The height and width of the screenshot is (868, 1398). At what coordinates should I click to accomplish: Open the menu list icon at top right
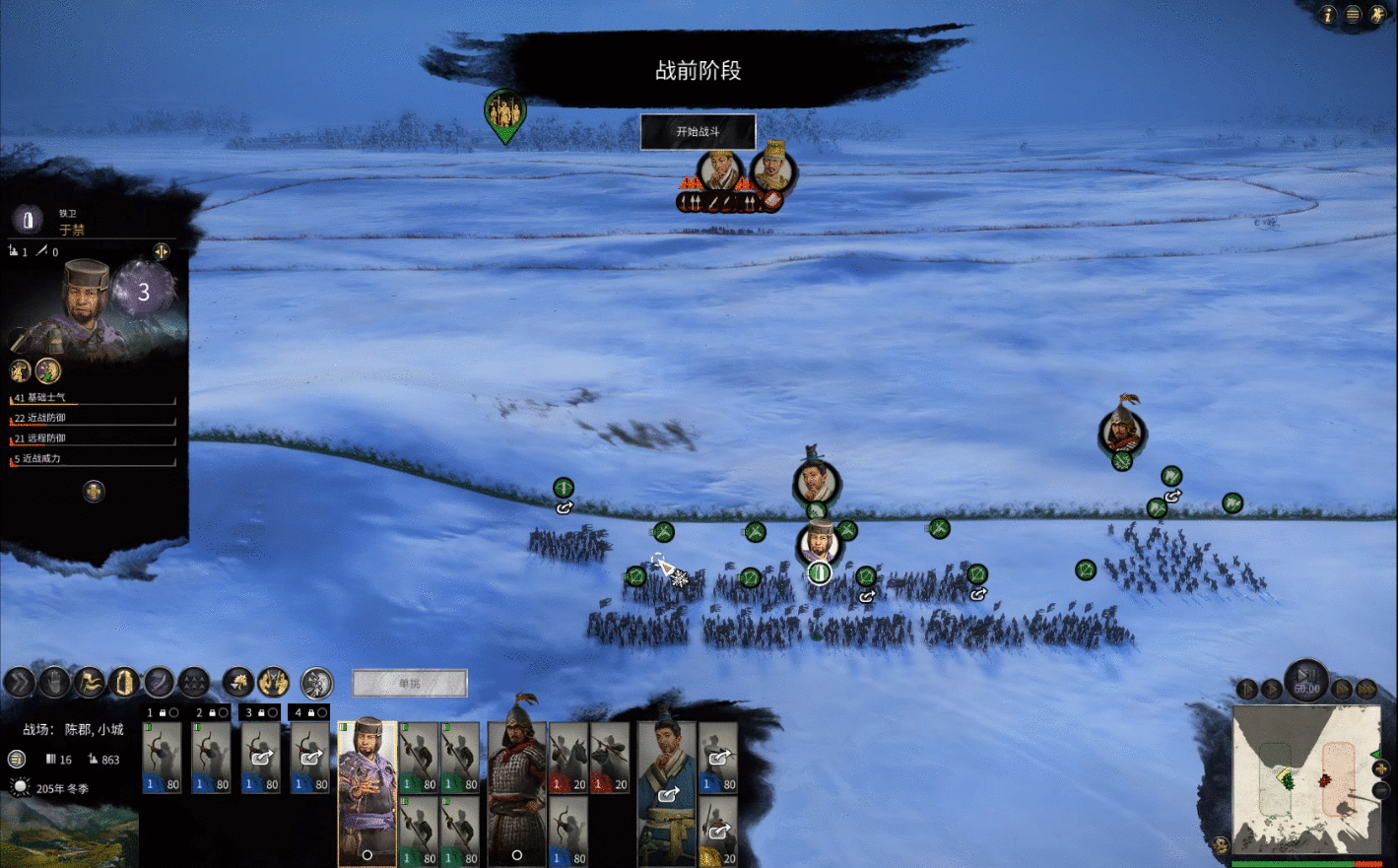[x=1353, y=14]
